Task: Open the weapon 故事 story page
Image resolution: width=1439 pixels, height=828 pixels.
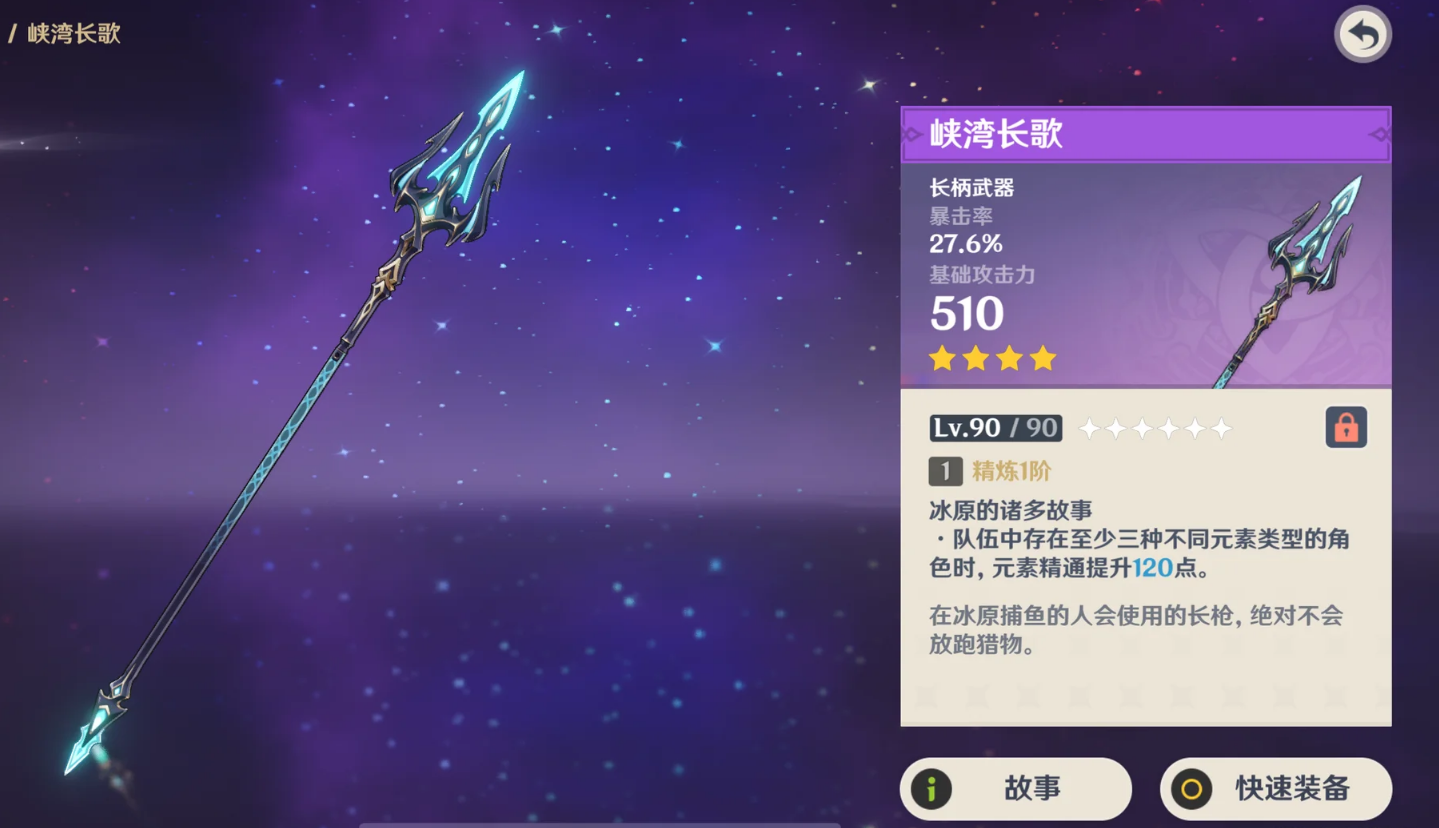Action: (1014, 787)
